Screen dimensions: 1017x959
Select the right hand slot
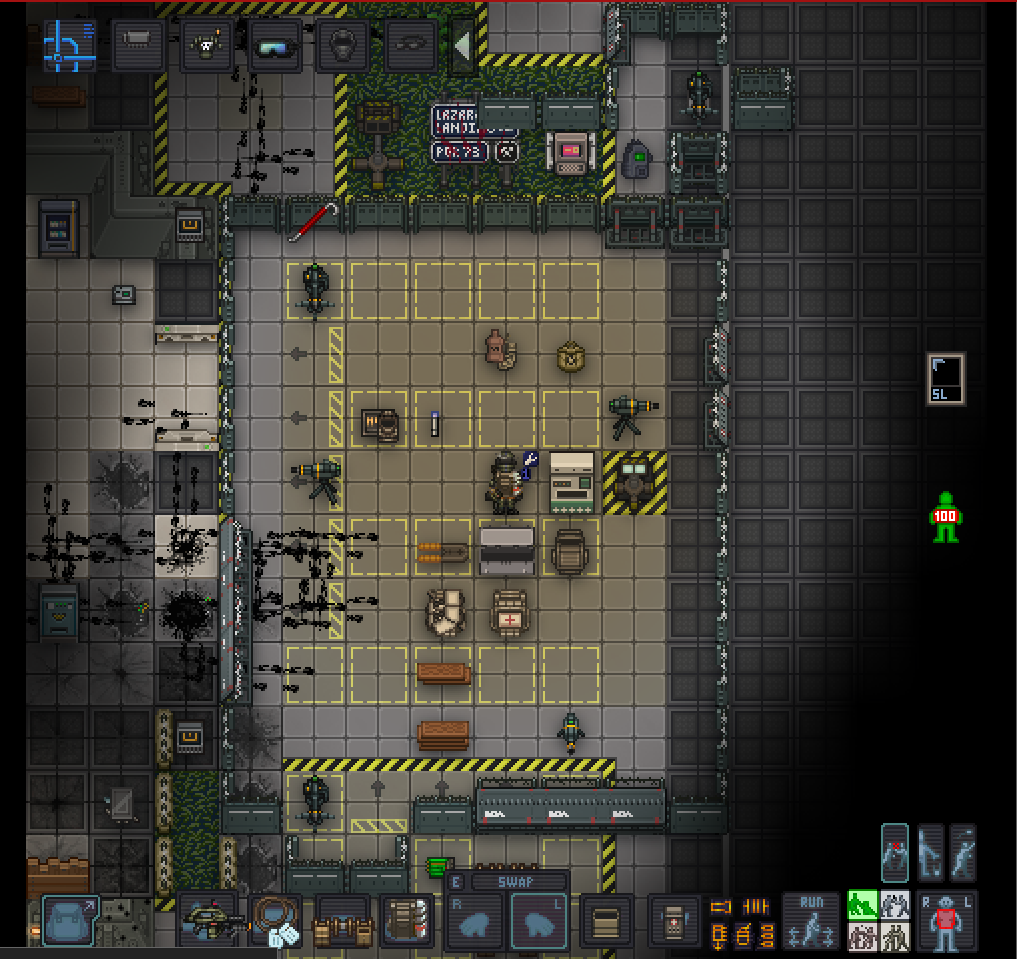click(x=474, y=921)
